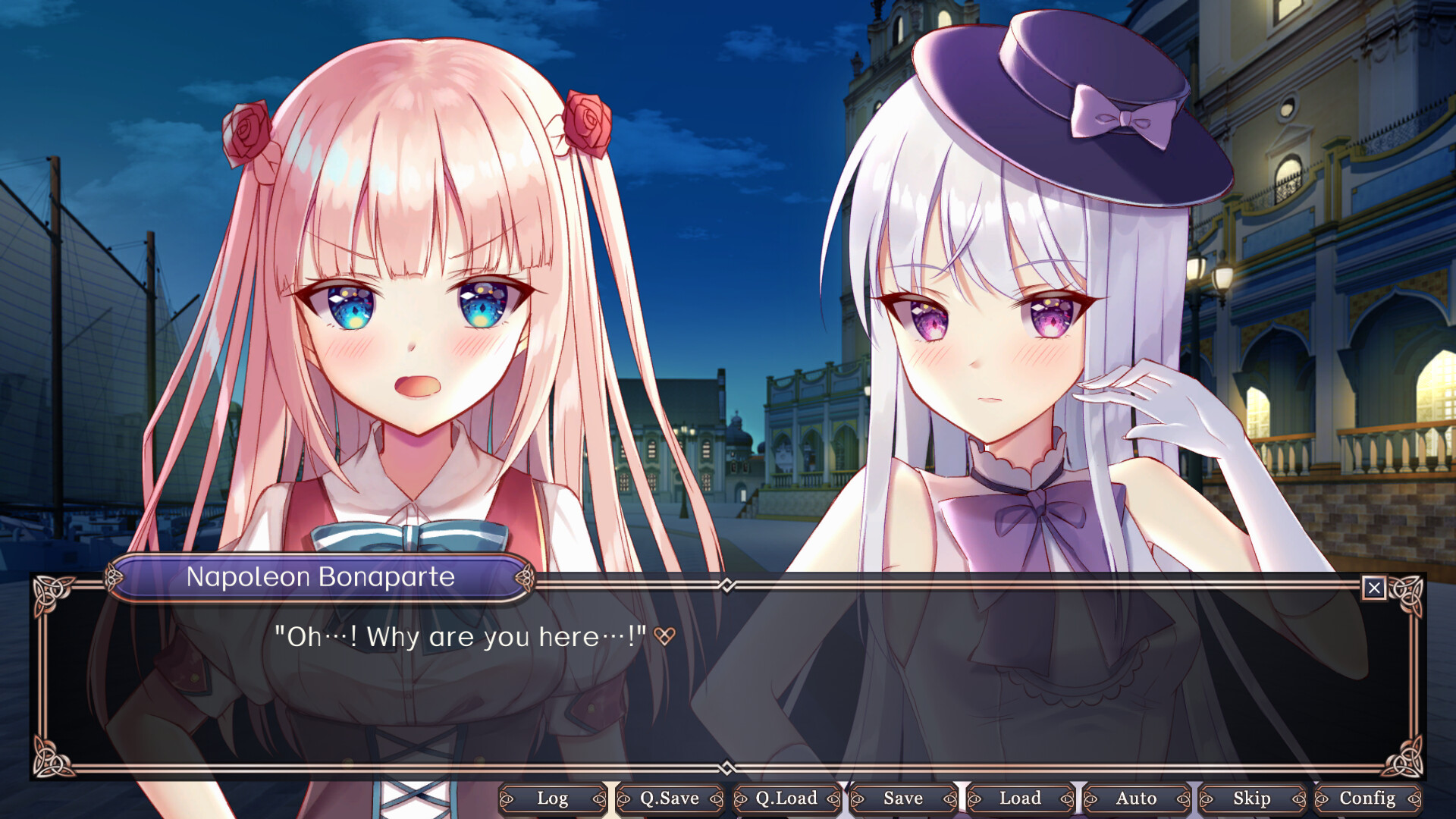Enable Skip mode

pos(1253,799)
